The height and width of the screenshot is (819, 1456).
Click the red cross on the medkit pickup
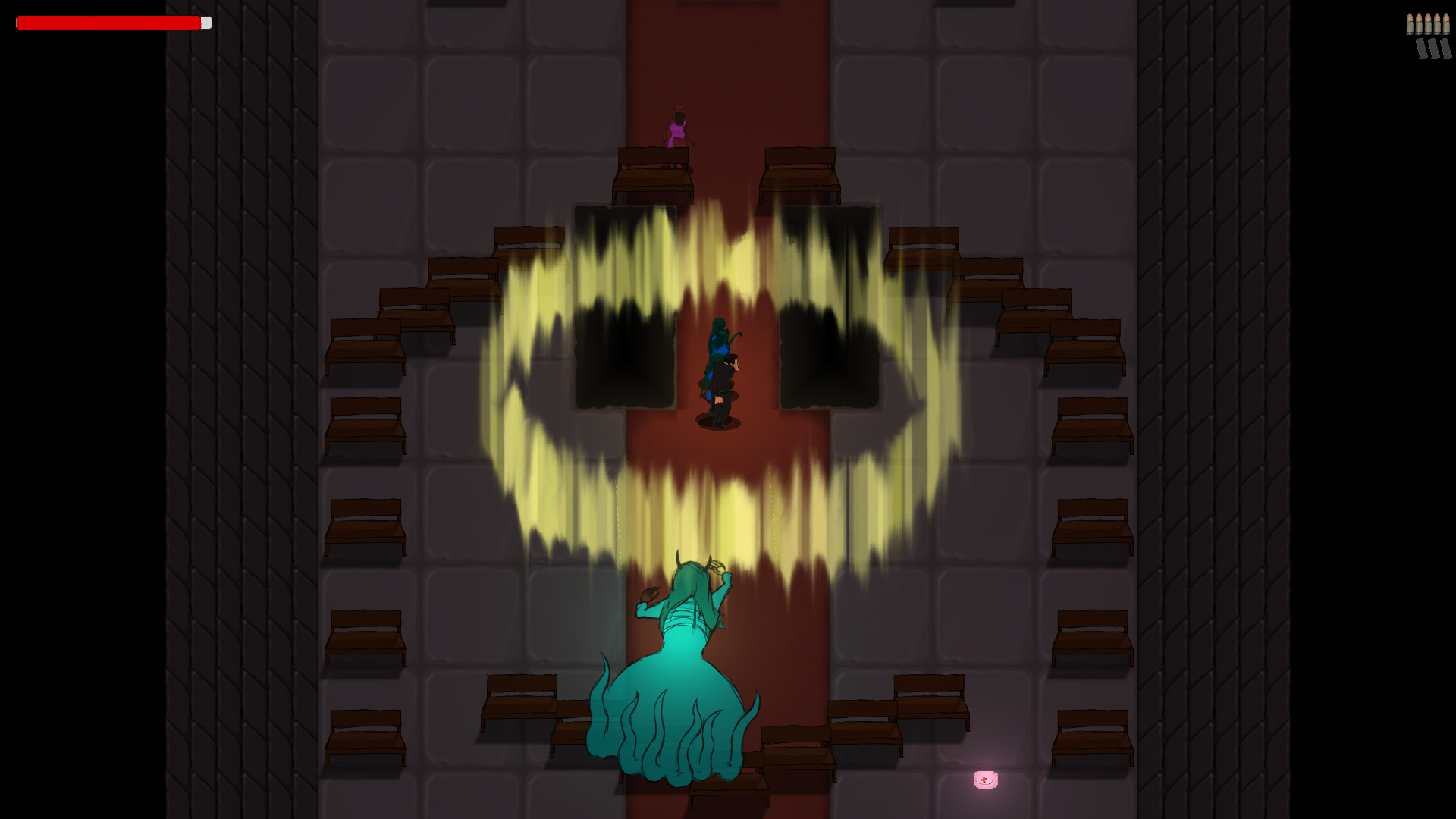[984, 778]
